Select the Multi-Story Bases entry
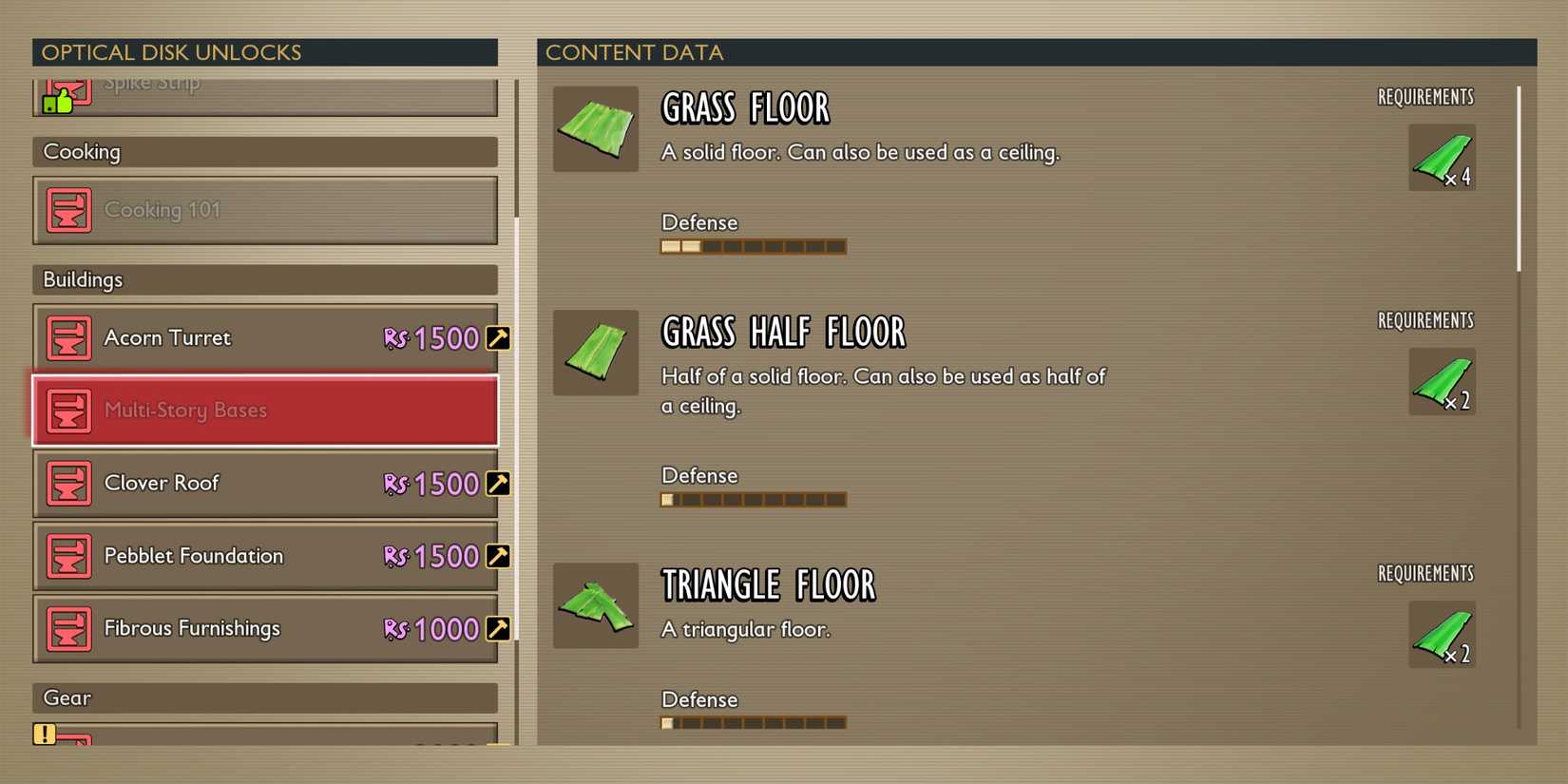 pyautogui.click(x=265, y=411)
